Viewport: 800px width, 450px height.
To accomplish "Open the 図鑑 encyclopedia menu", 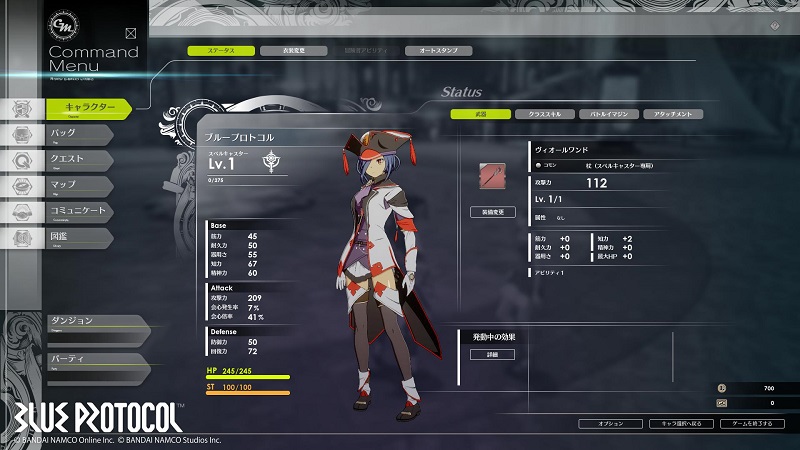I will 80,237.
